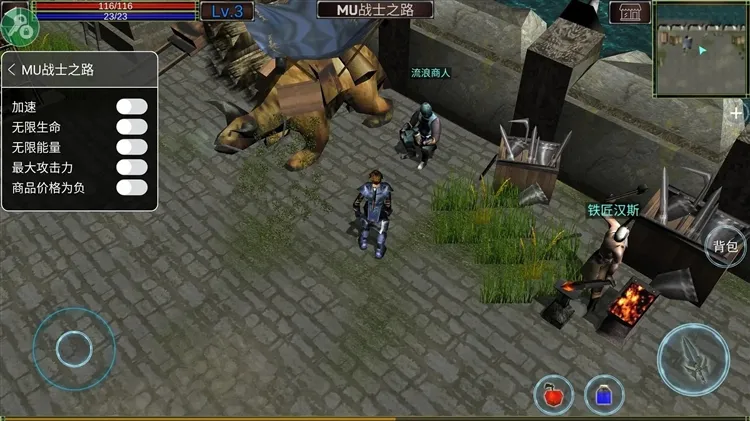Image resolution: width=750 pixels, height=421 pixels.
Task: Use the red apple health item
Action: click(553, 395)
